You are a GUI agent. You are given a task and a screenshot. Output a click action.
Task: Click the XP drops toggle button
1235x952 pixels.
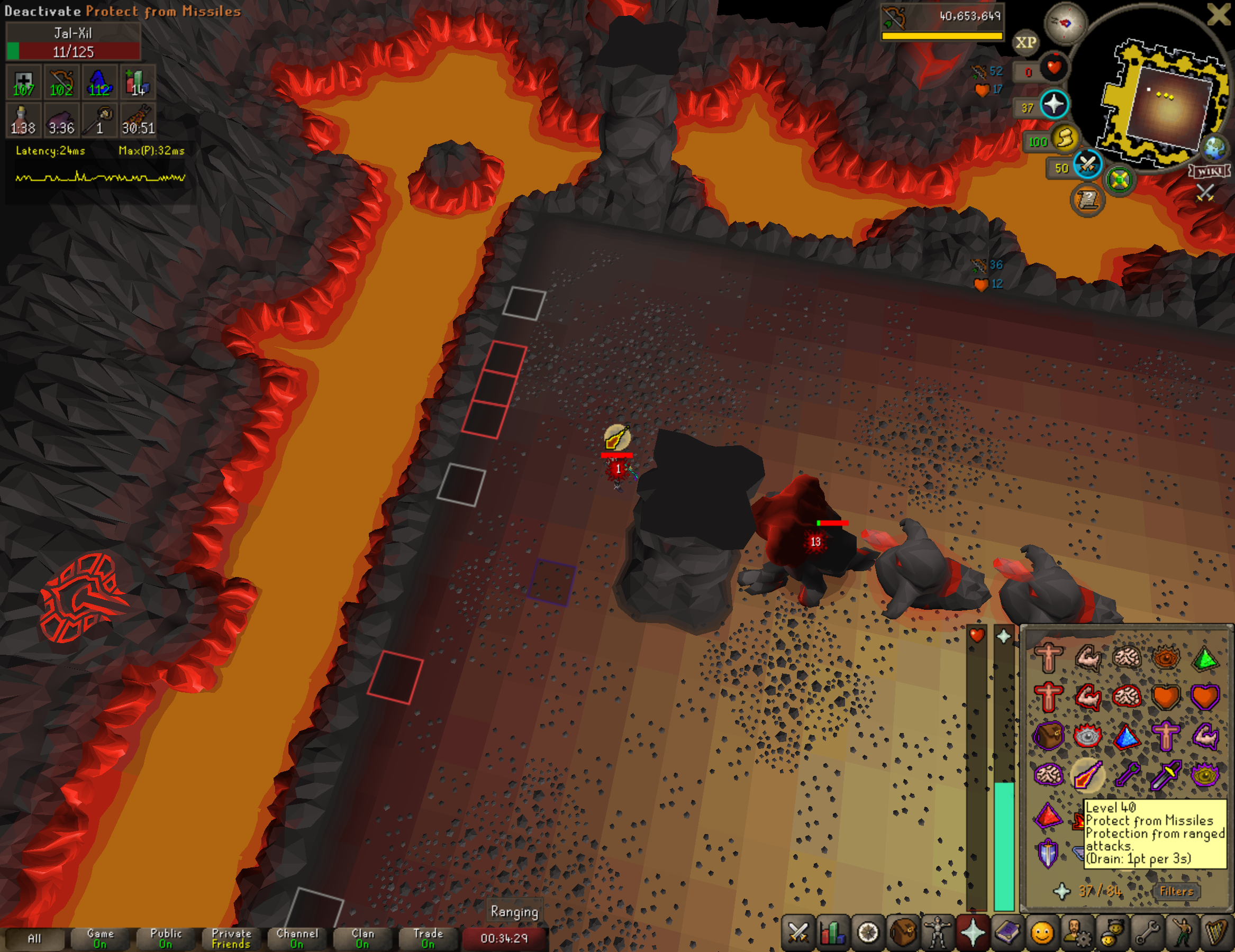tap(1026, 42)
